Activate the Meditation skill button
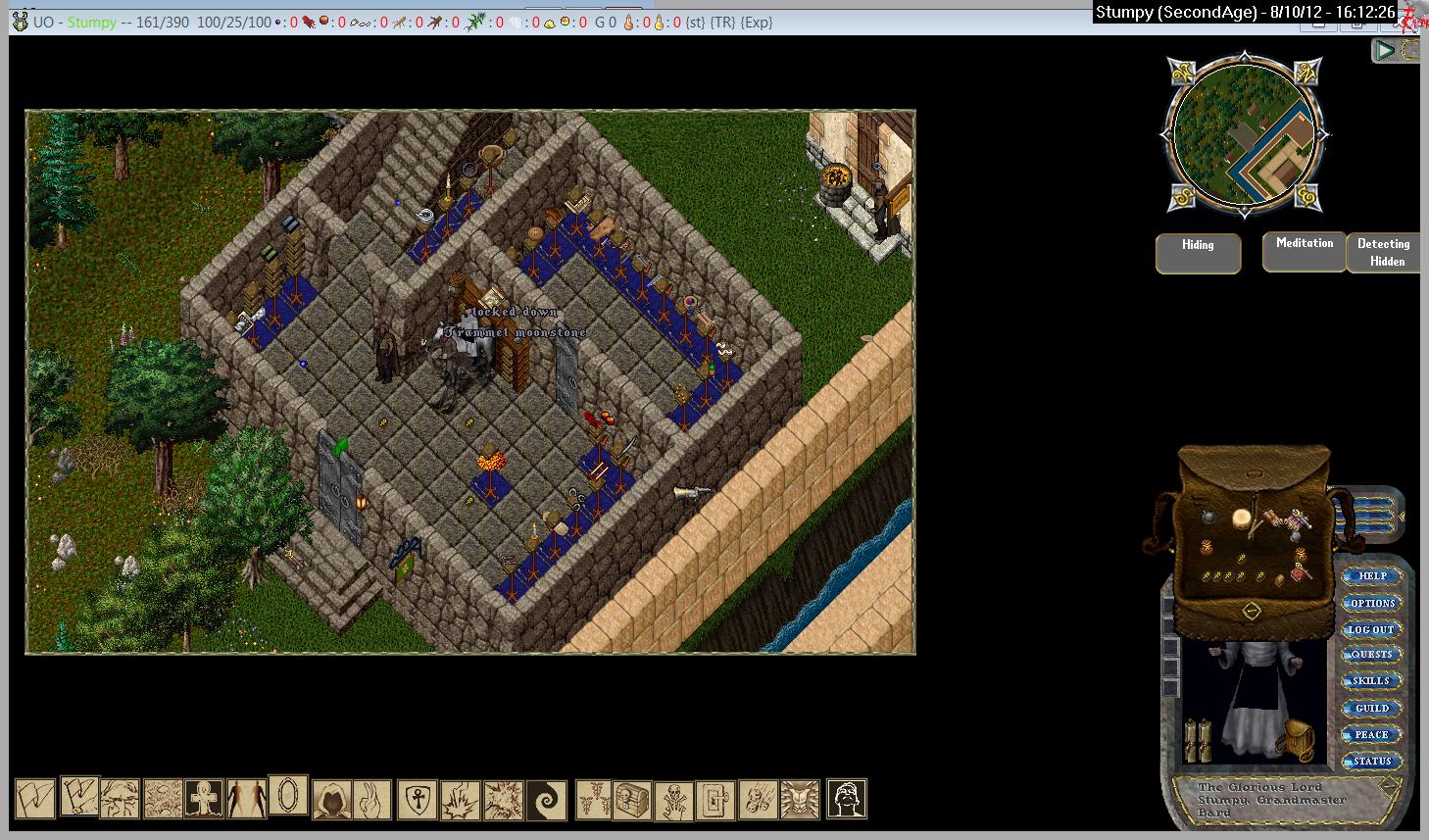Viewport: 1429px width, 840px height. coord(1304,252)
